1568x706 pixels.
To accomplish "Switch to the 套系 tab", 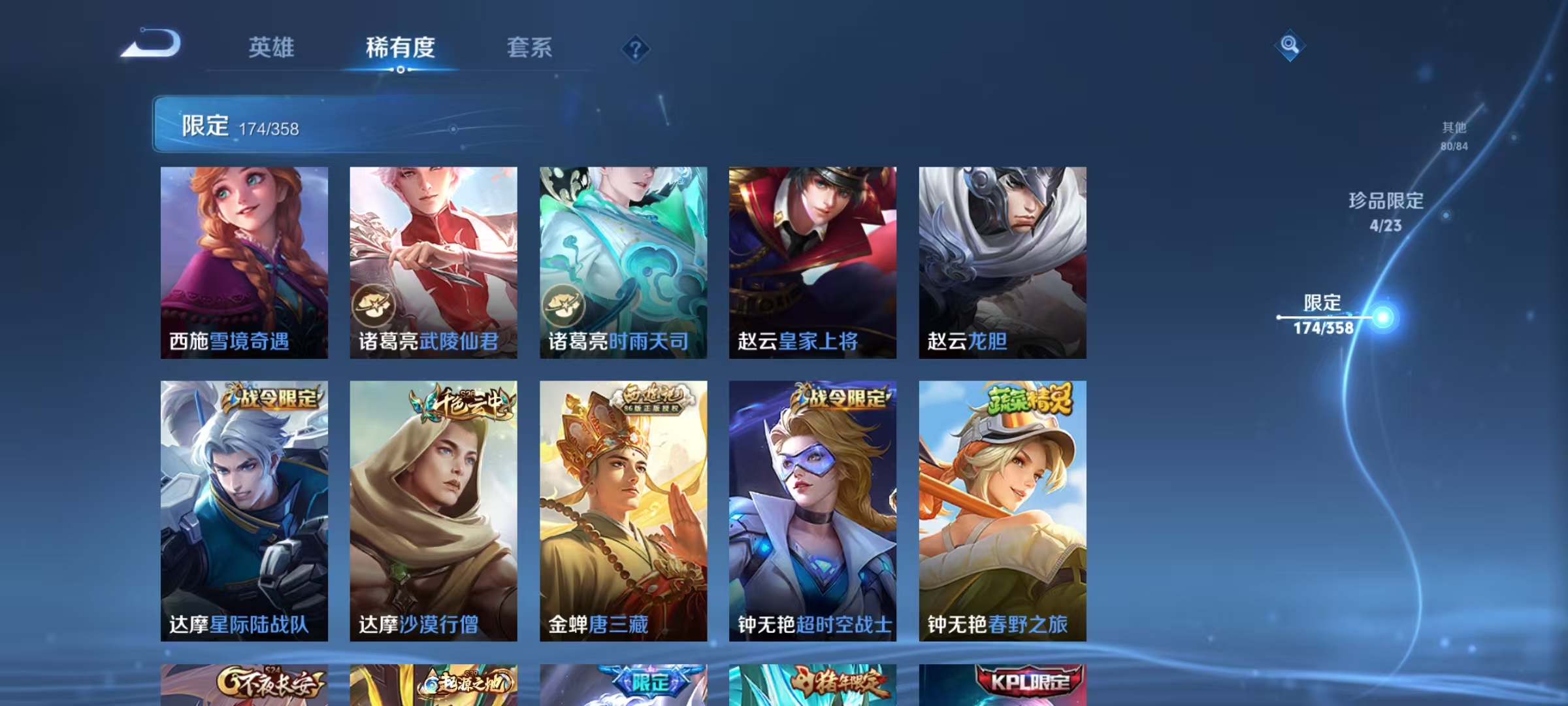I will pos(529,47).
